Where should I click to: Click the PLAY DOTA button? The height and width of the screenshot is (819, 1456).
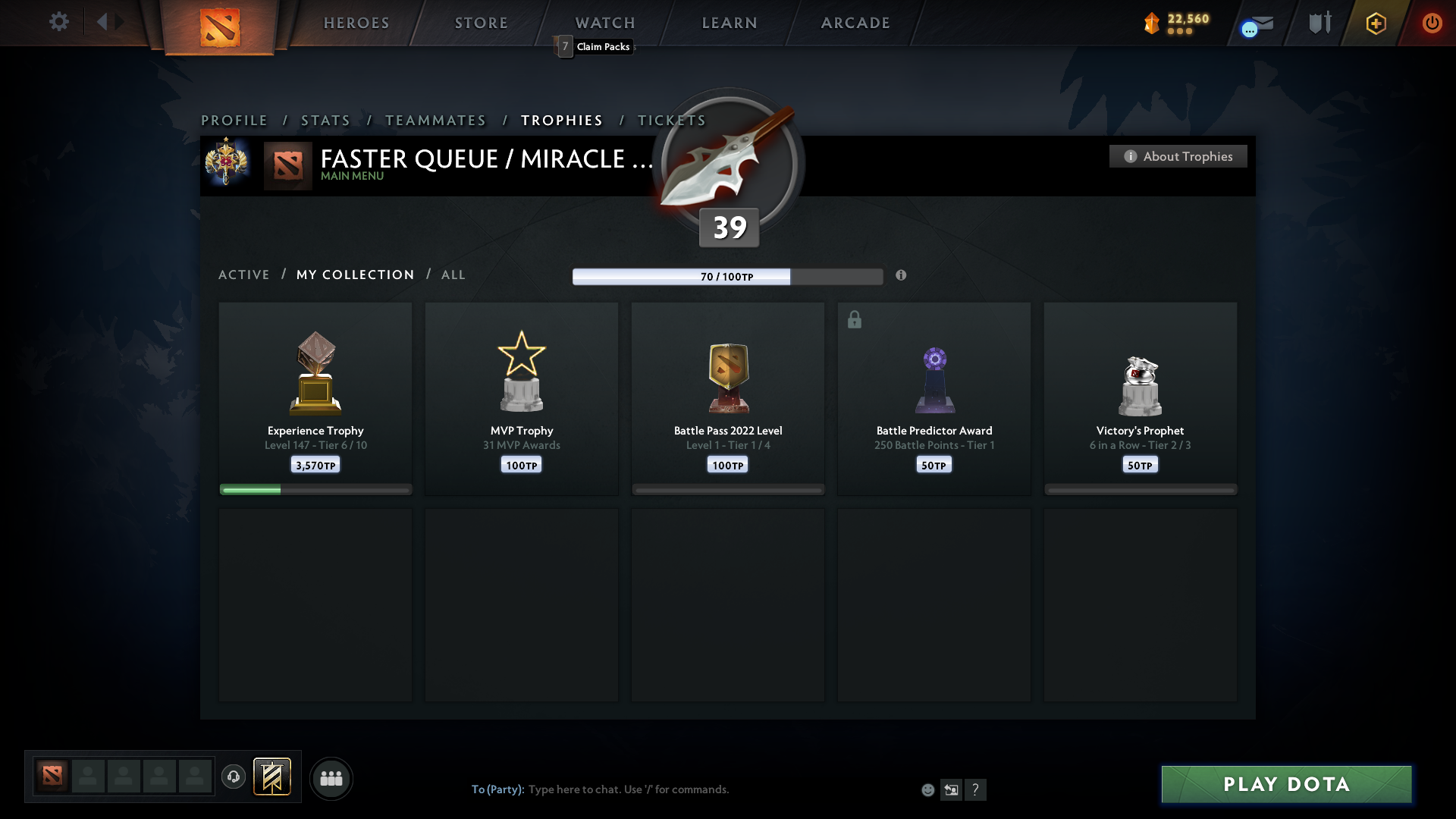coord(1285,784)
